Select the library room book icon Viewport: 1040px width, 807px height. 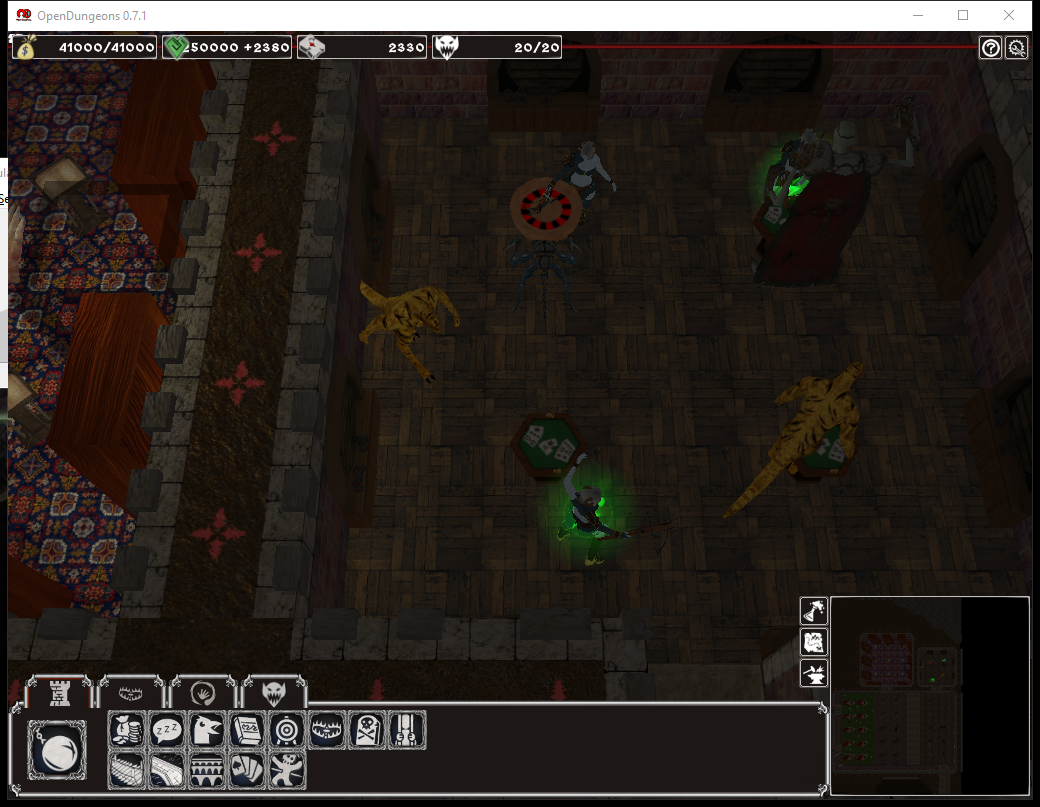coord(247,730)
